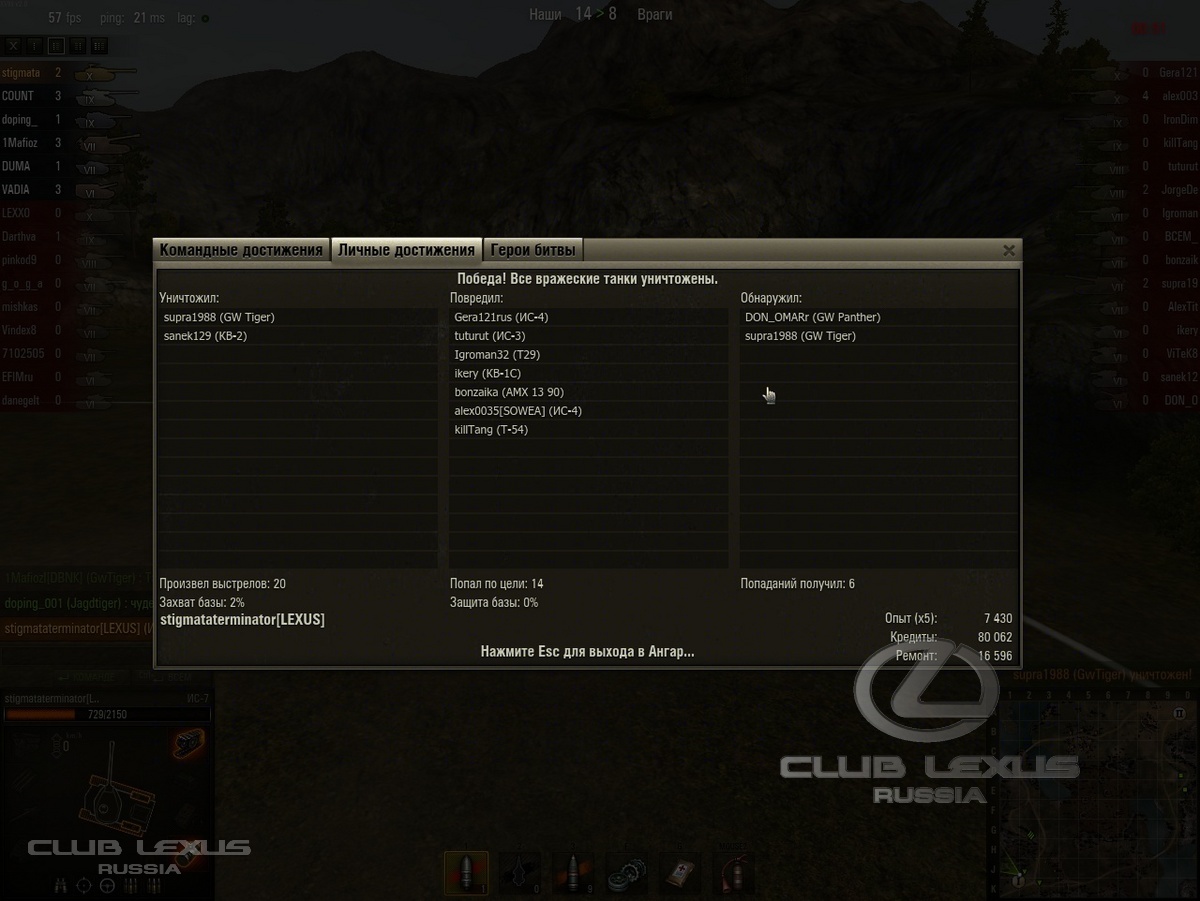Choose Gera121rus (ИС-4) in damaged list
1200x901 pixels.
(x=501, y=317)
